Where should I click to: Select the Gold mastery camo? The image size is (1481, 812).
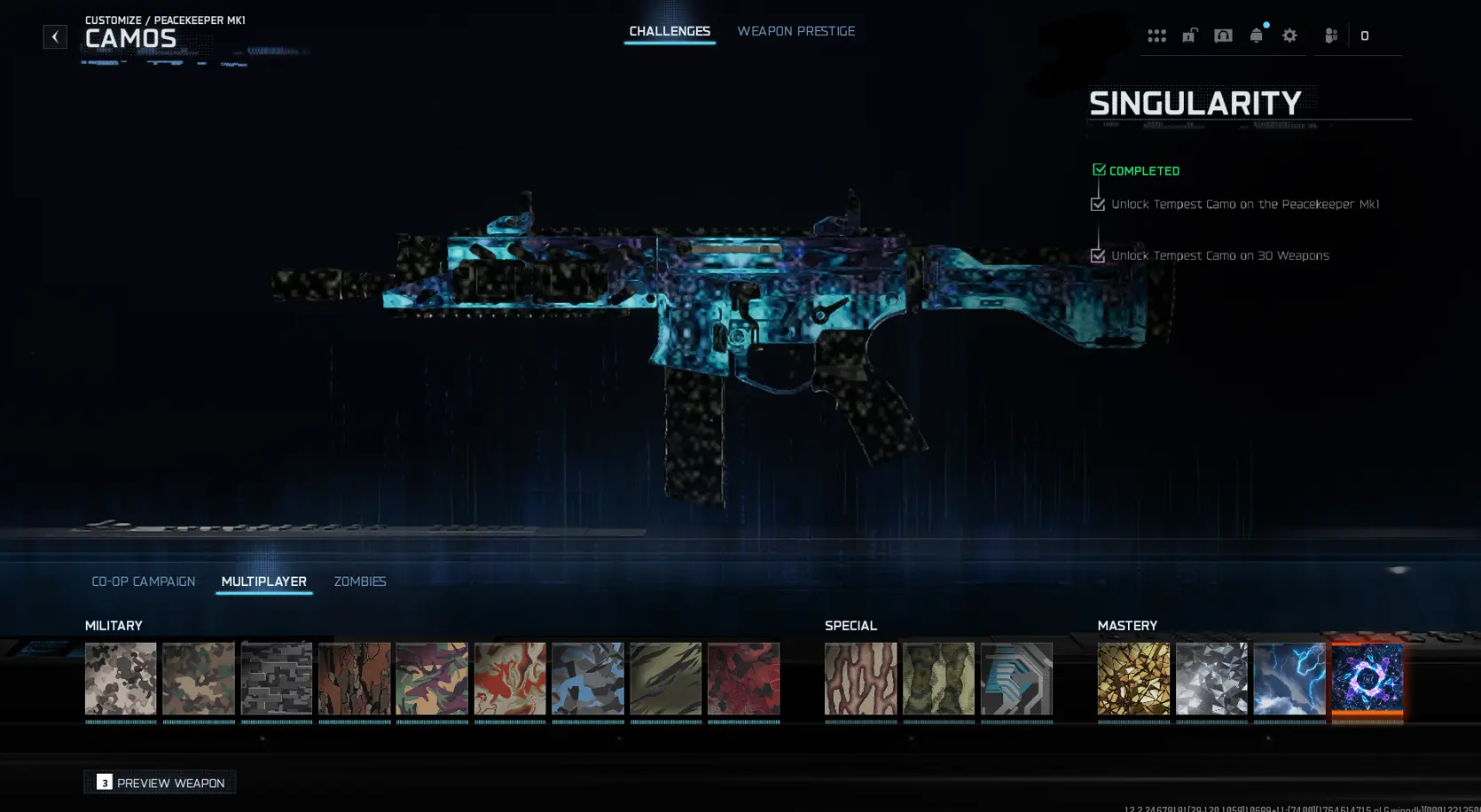coord(1133,680)
